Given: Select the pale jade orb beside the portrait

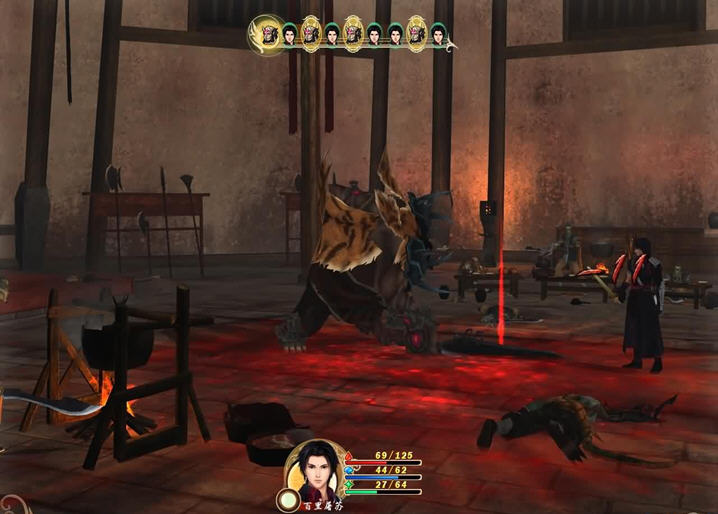Looking at the screenshot, I should click(x=288, y=497).
